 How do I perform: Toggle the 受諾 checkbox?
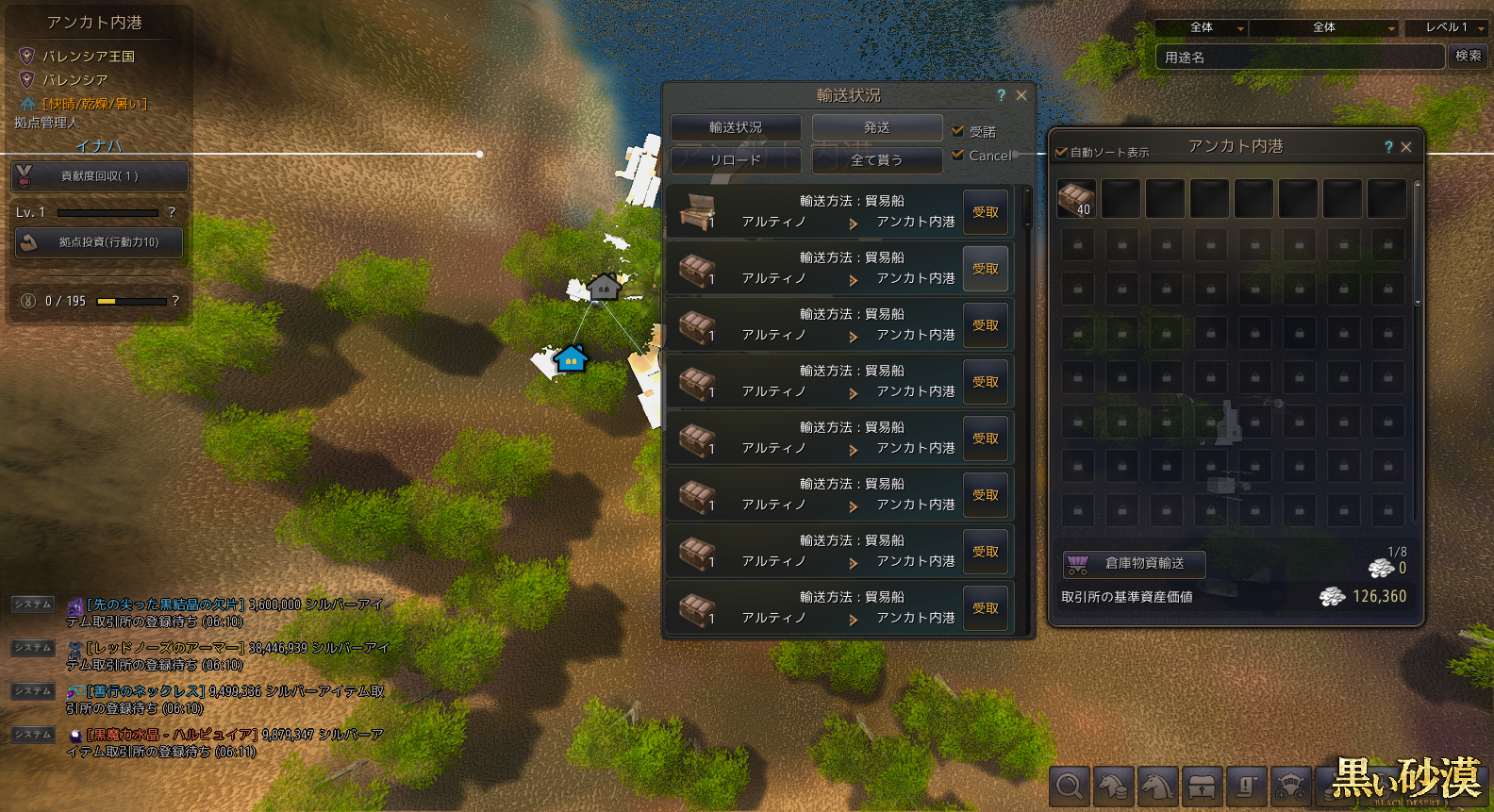click(x=958, y=131)
